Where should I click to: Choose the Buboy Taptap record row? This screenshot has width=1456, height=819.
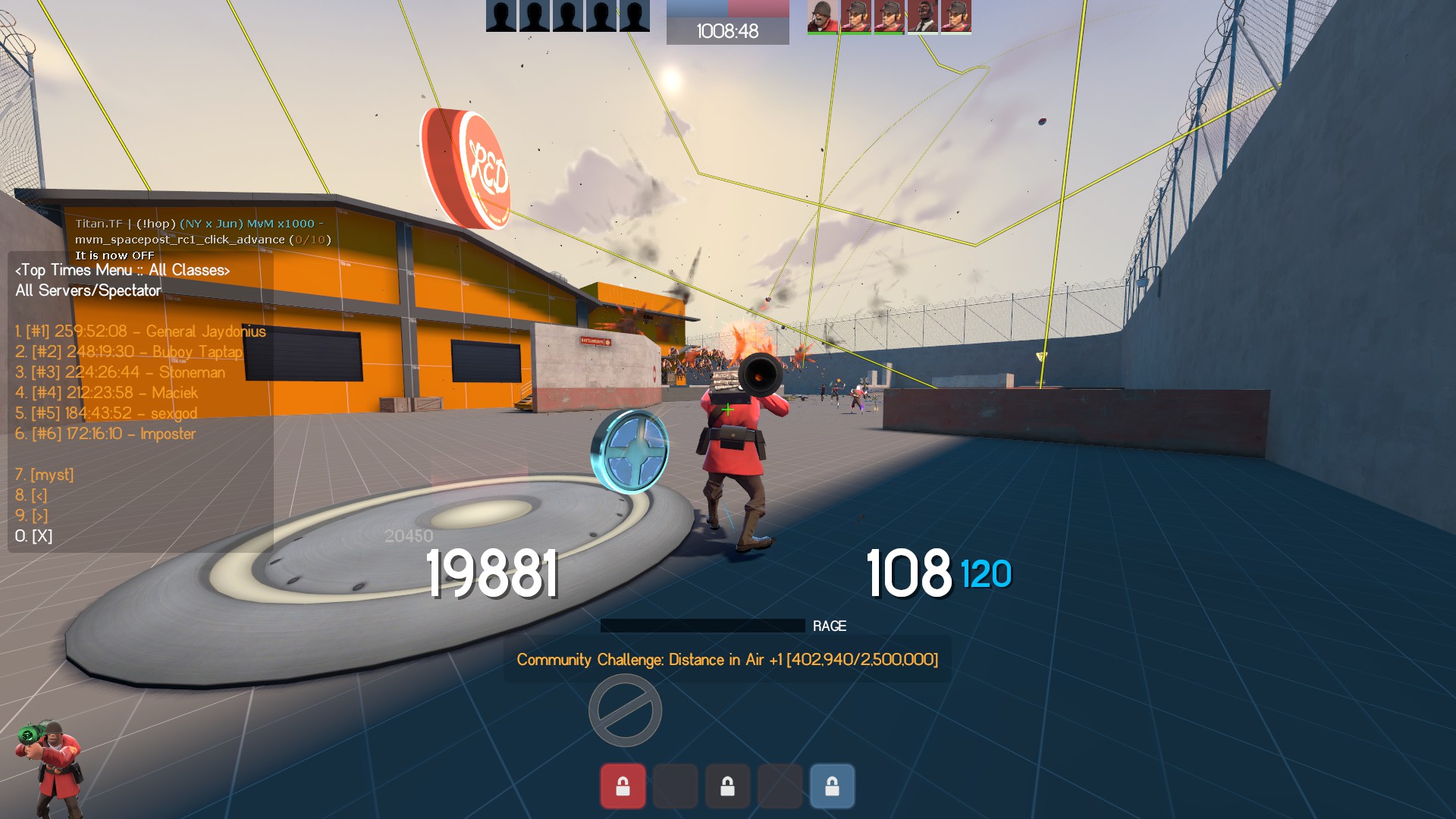point(129,352)
